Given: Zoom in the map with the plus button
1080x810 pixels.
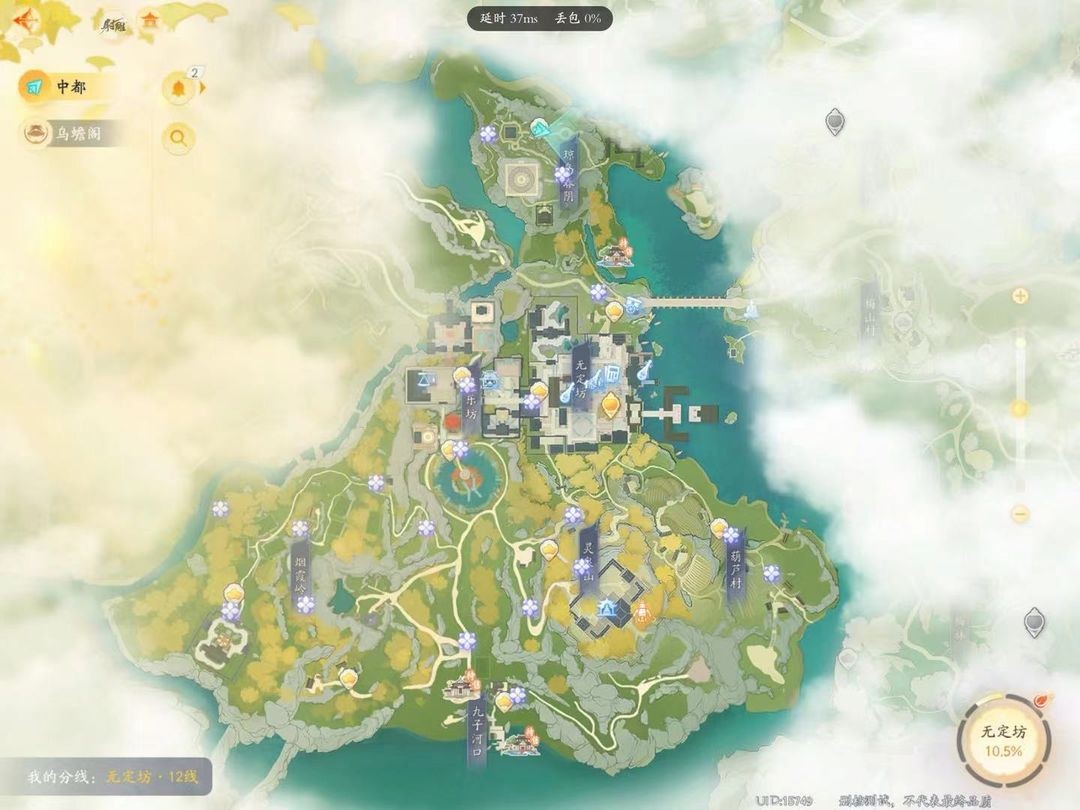Looking at the screenshot, I should (1019, 296).
